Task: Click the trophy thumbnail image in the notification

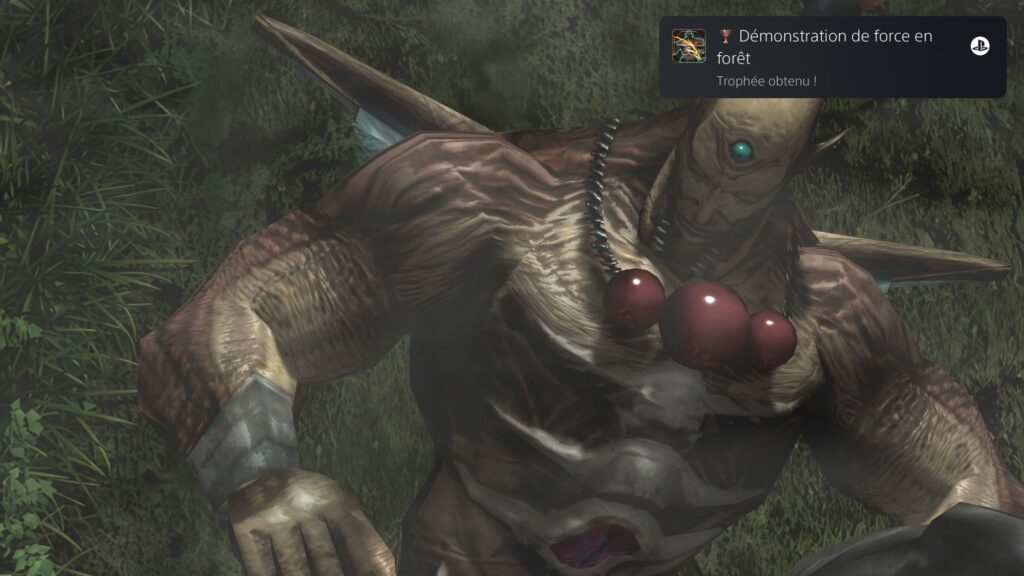Action: tap(691, 46)
